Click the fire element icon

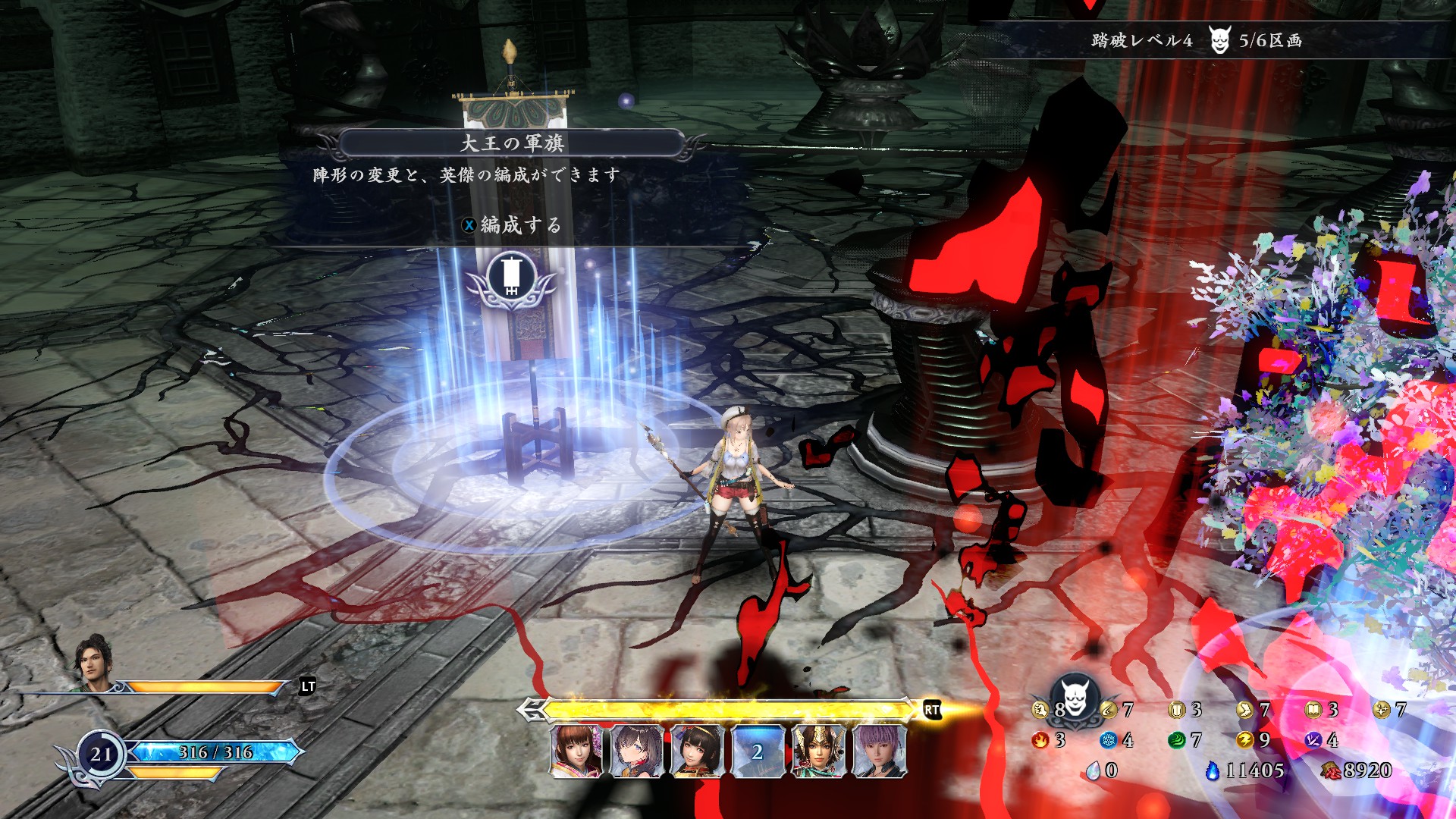point(1040,740)
